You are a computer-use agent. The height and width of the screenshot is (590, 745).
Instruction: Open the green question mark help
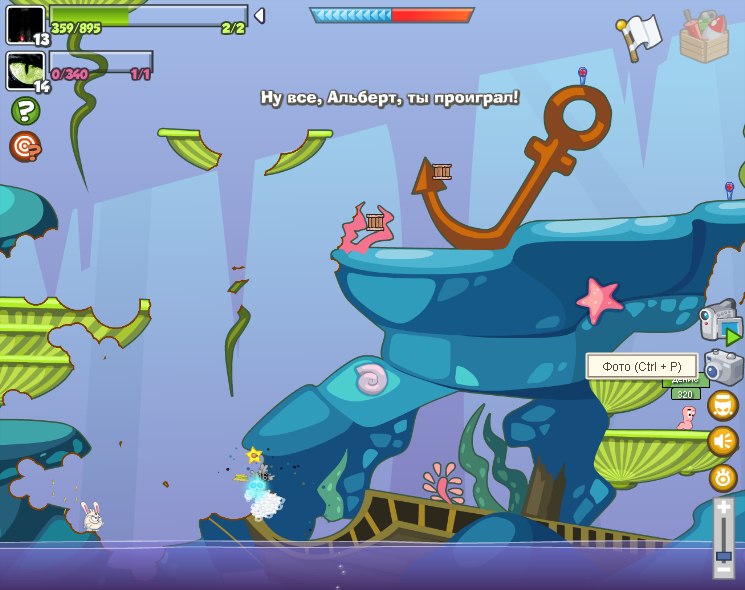click(x=25, y=110)
